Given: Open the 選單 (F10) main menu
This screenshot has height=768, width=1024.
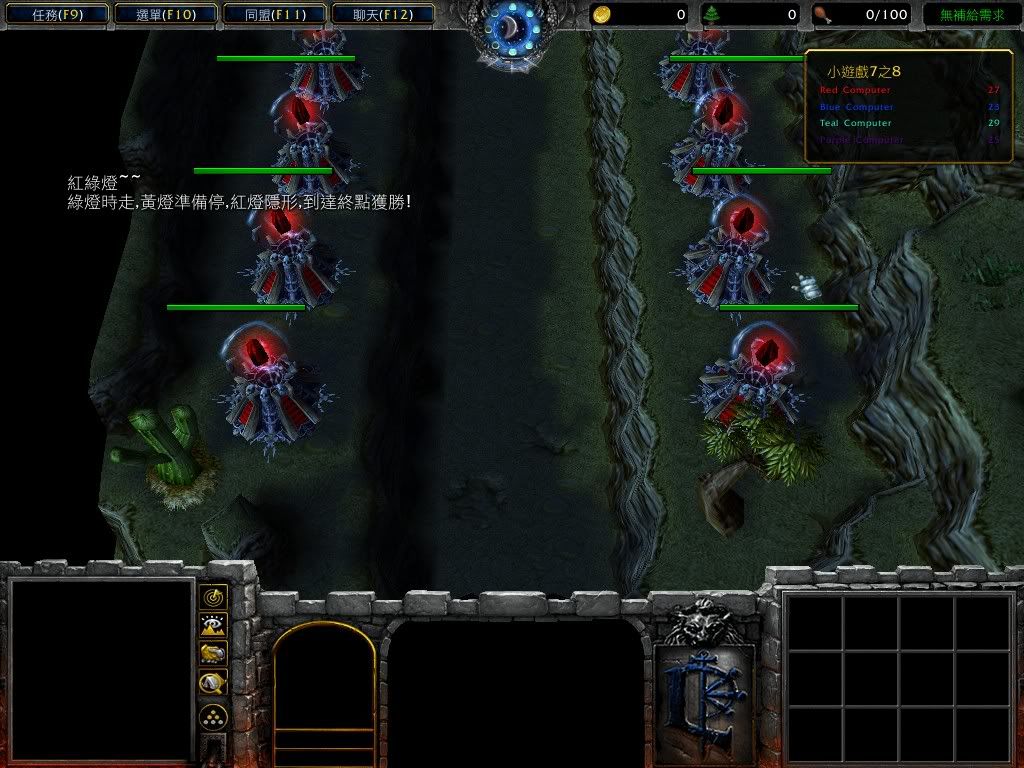Looking at the screenshot, I should pos(164,15).
